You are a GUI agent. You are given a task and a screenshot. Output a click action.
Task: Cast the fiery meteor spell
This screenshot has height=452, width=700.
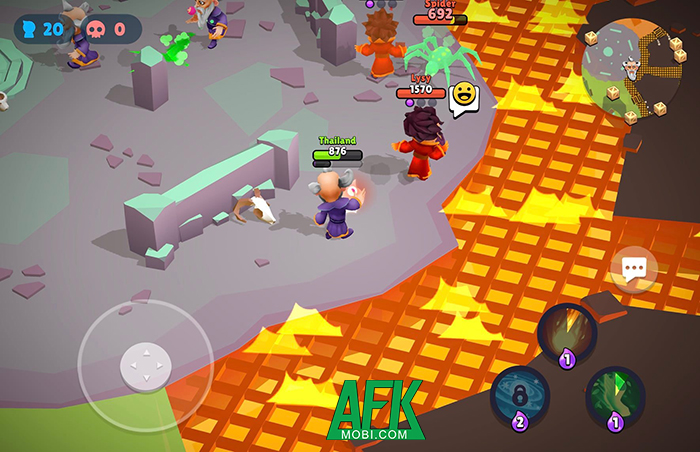pyautogui.click(x=567, y=333)
